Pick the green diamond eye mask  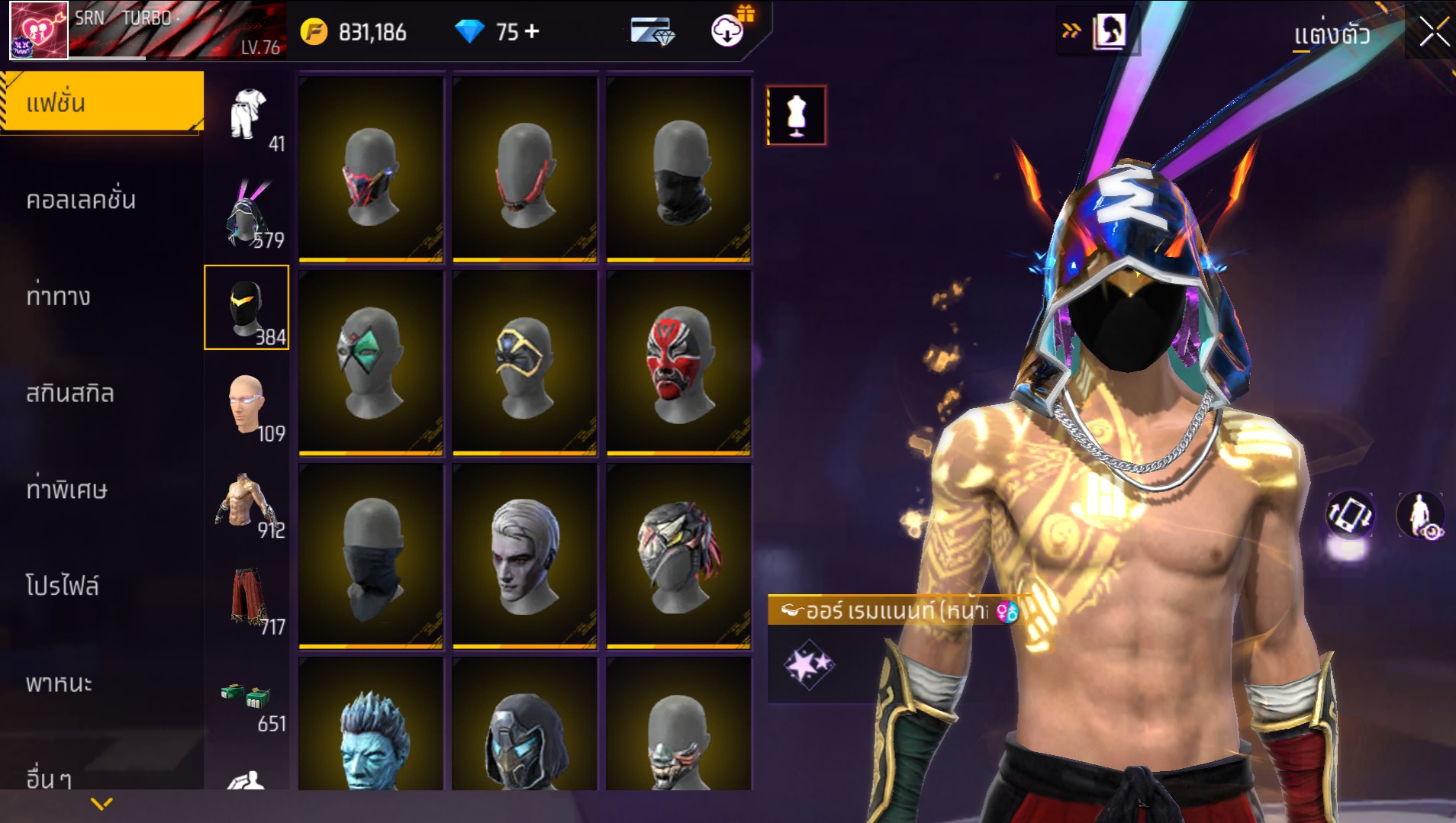pos(371,364)
